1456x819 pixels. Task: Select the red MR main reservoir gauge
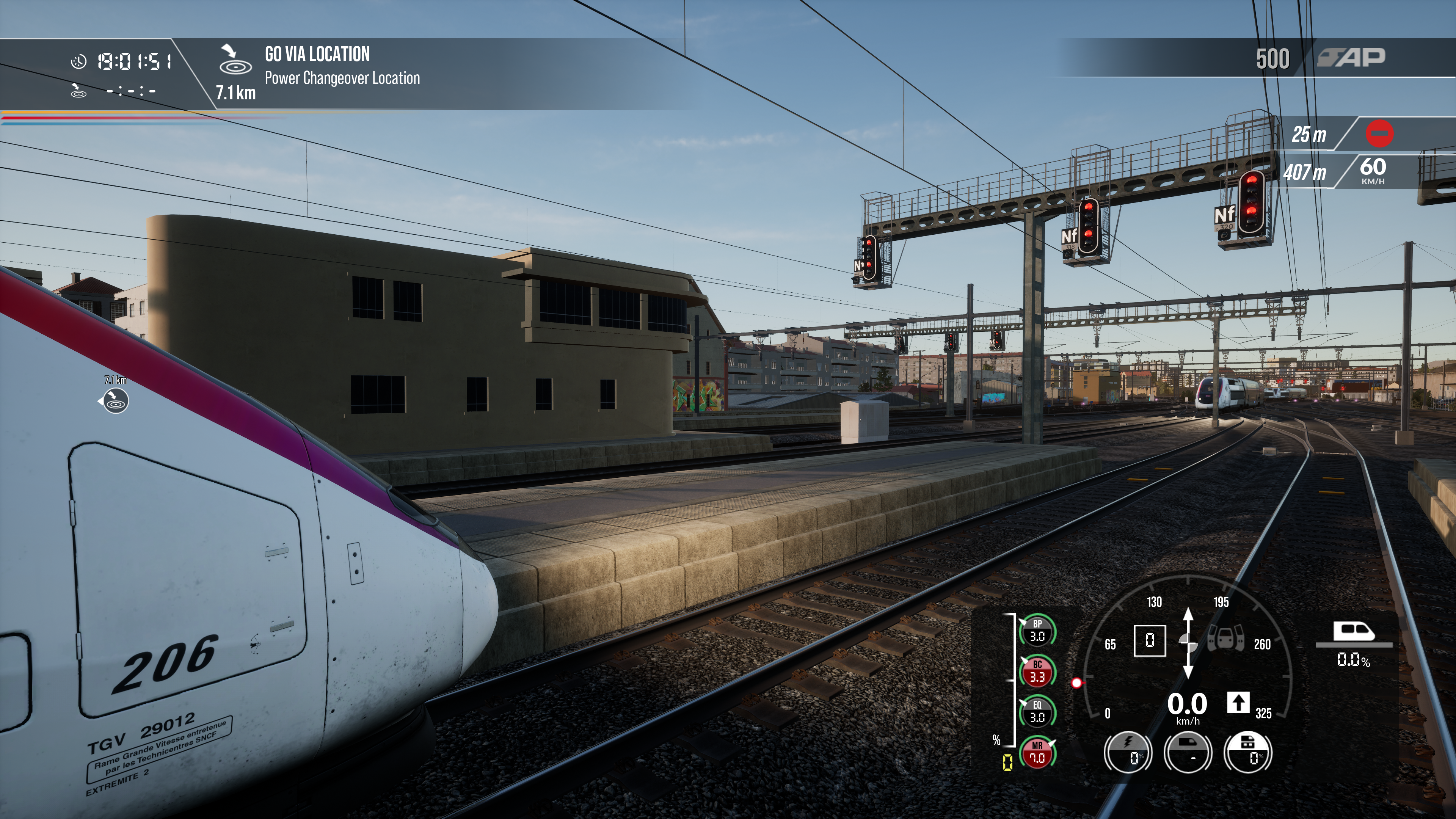(1037, 752)
